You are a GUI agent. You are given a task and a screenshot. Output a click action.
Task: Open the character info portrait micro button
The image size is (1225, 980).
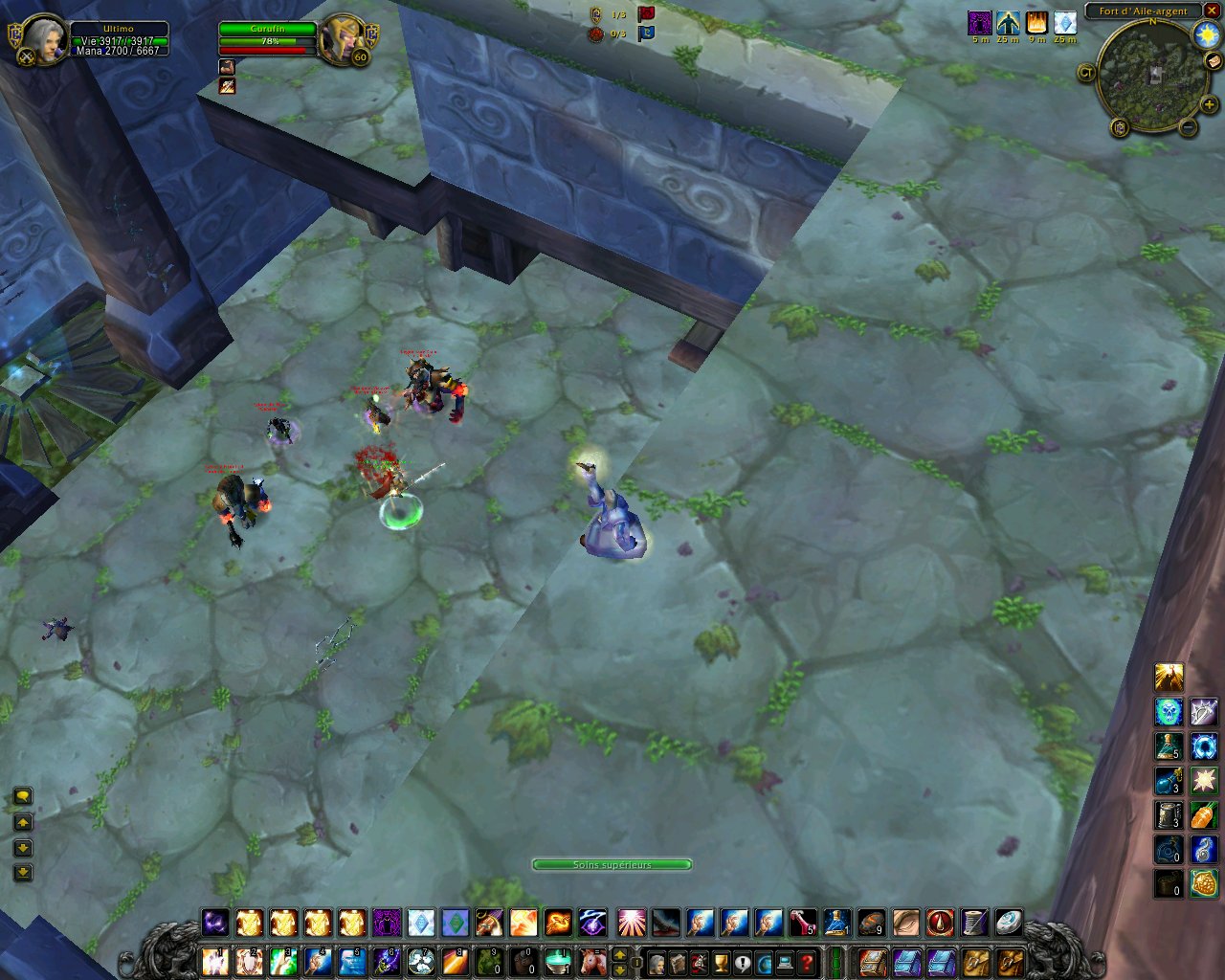click(658, 962)
